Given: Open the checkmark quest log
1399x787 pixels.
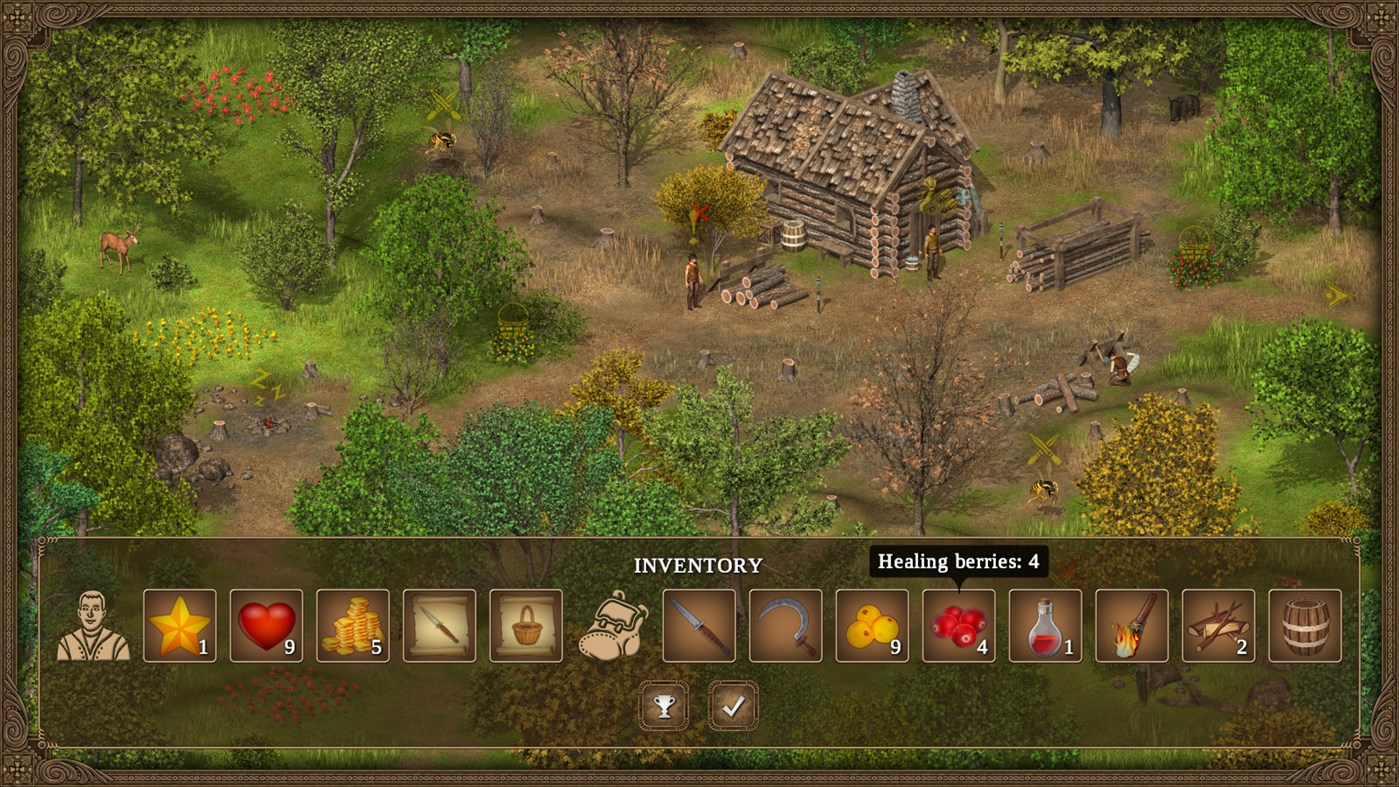Looking at the screenshot, I should tap(731, 706).
